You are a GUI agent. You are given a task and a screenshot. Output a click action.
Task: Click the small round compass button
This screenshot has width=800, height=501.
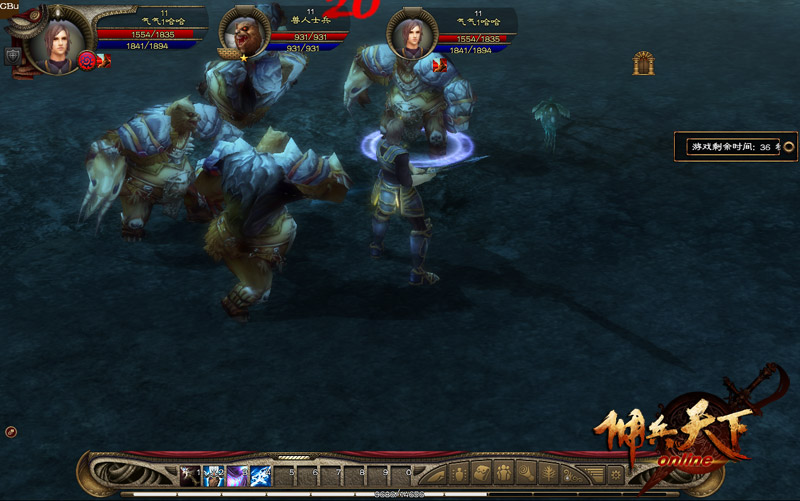point(10,431)
